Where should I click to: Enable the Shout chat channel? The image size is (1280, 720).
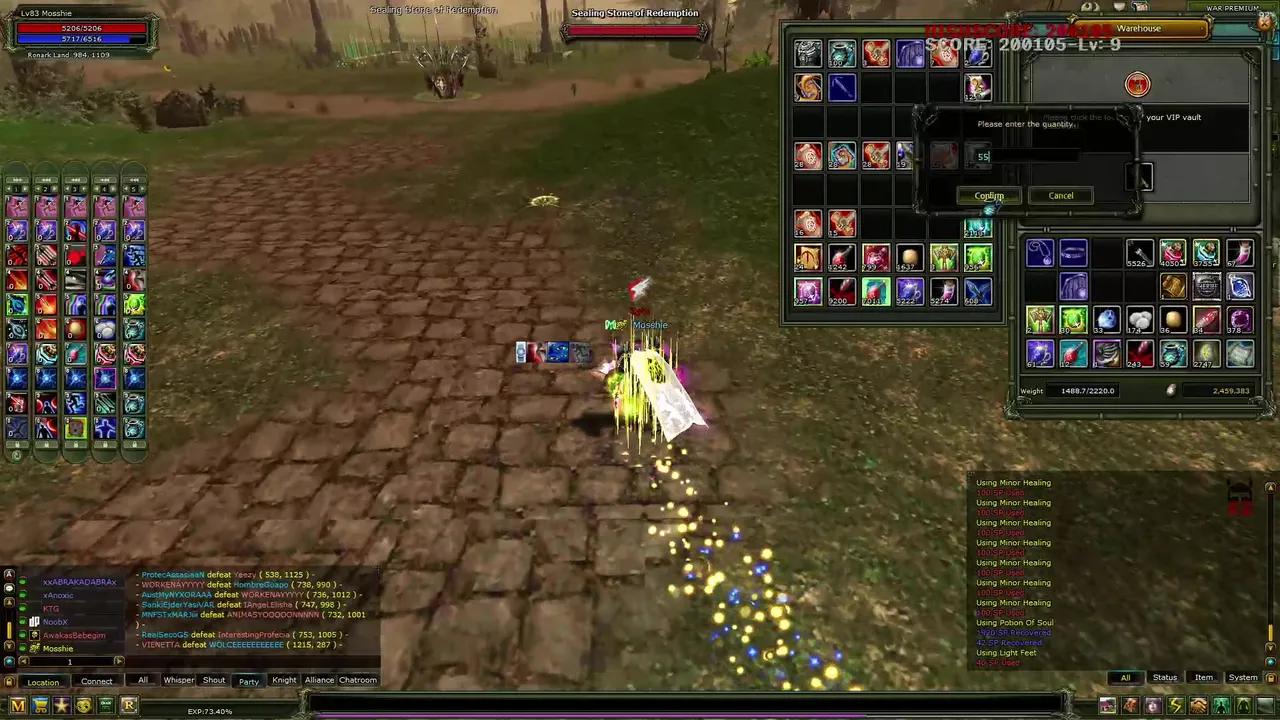(x=214, y=680)
